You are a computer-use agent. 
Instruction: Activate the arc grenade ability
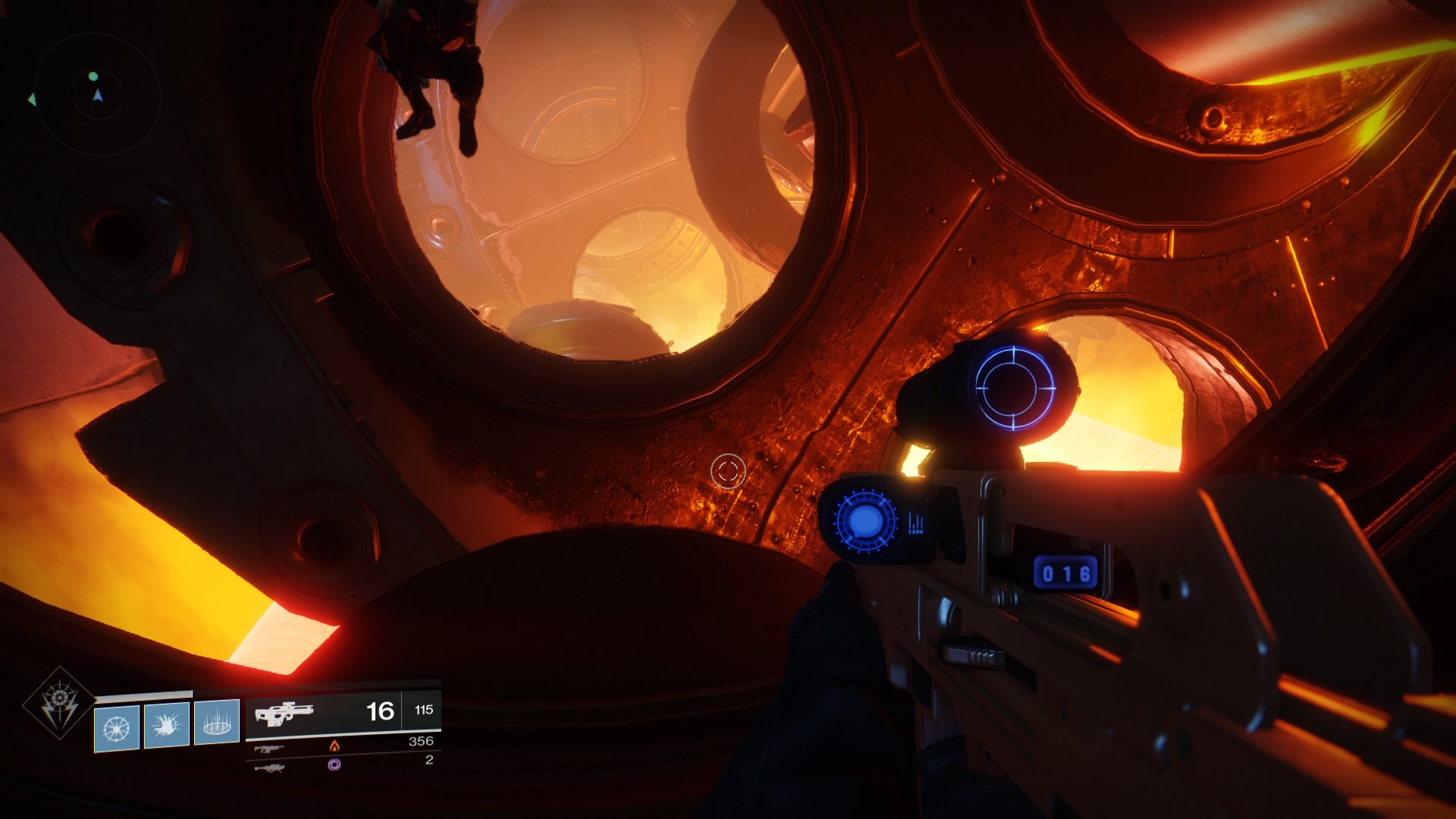pyautogui.click(x=117, y=729)
